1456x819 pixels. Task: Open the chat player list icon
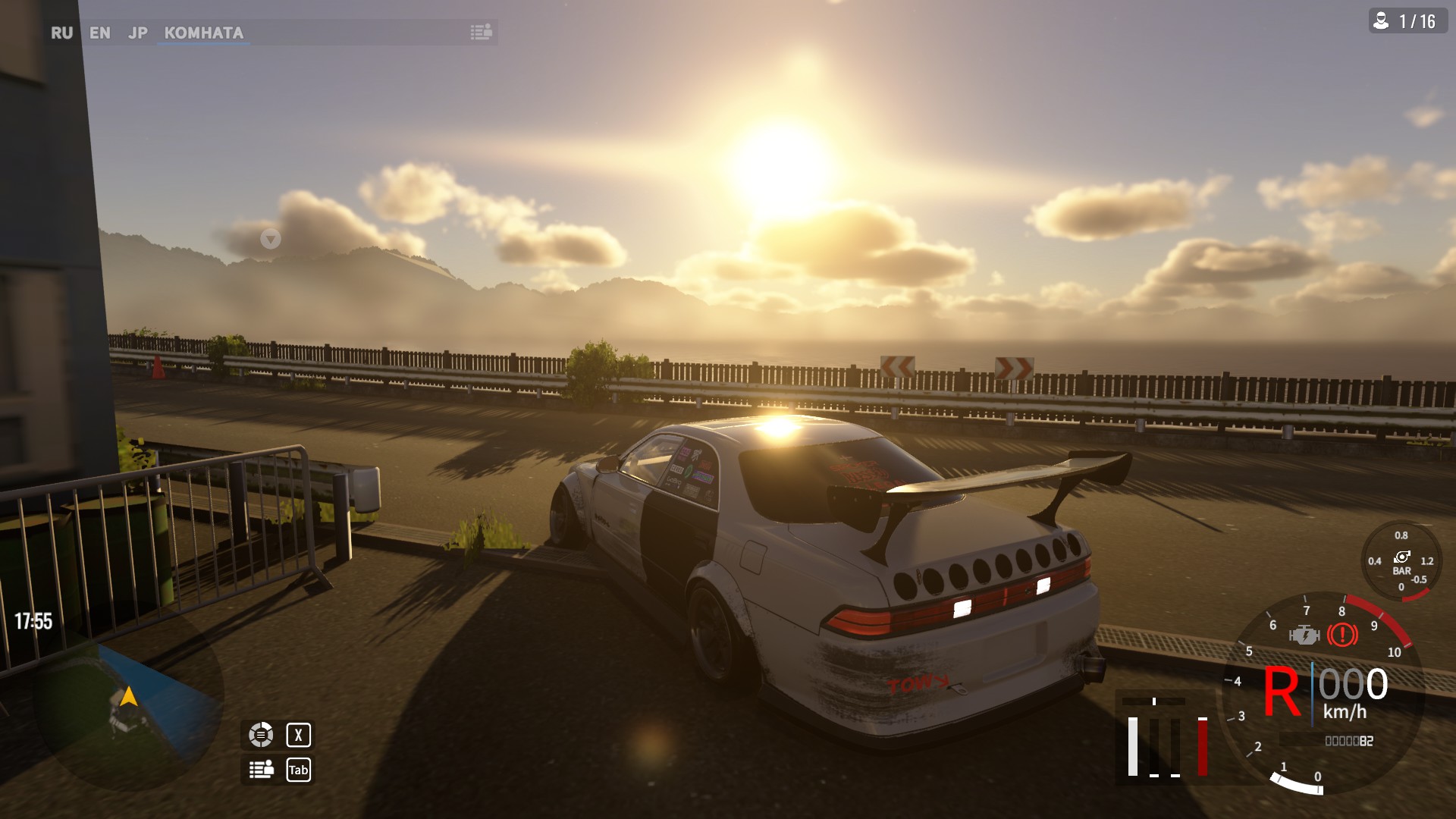[481, 32]
